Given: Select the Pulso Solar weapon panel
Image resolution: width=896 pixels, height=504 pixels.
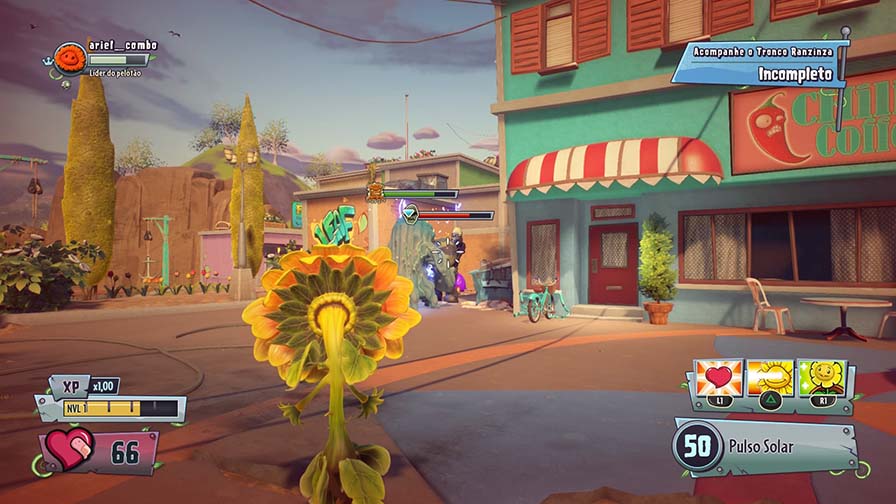Looking at the screenshot, I should (764, 446).
